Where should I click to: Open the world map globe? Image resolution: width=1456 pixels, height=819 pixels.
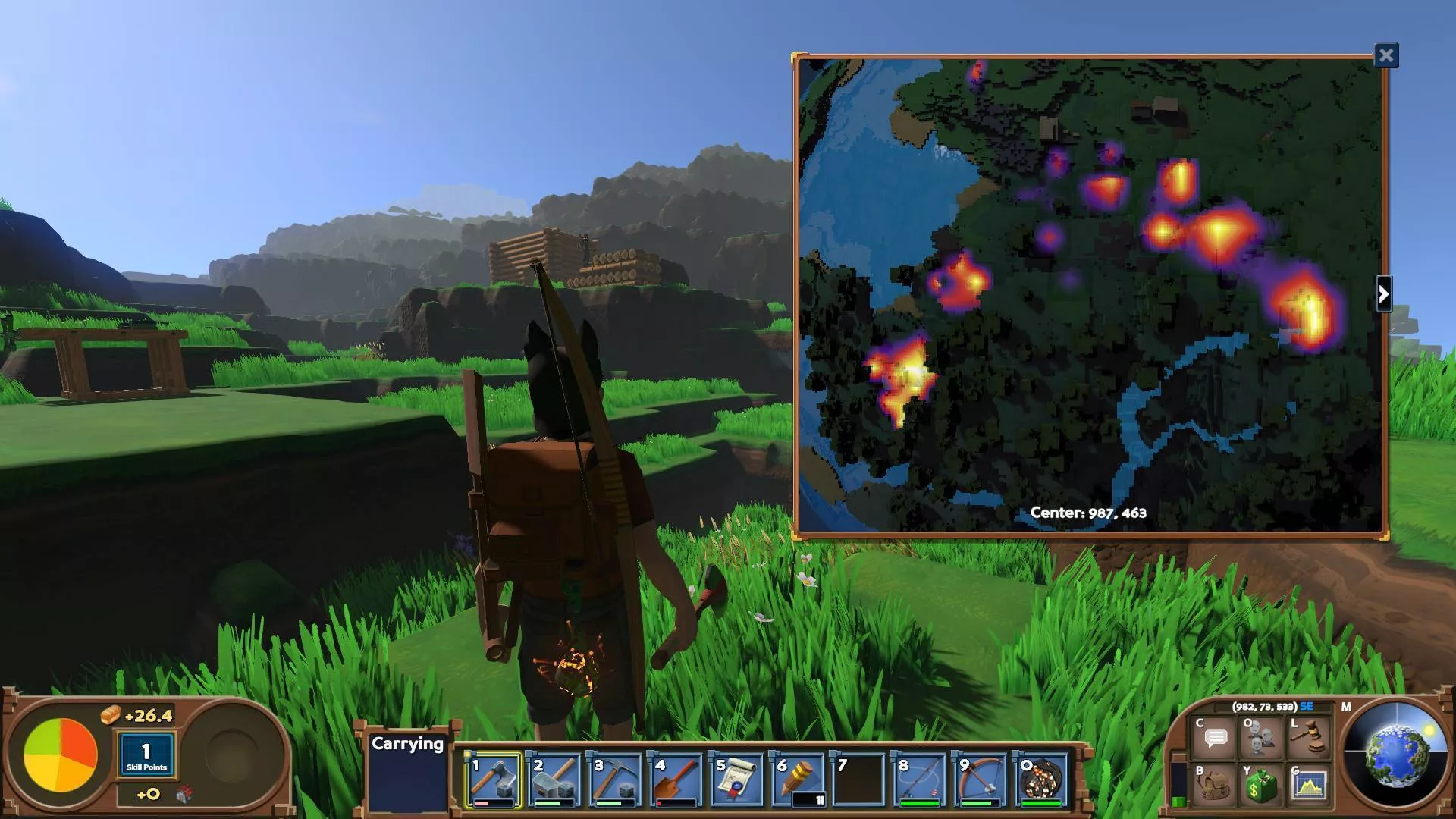click(1395, 755)
